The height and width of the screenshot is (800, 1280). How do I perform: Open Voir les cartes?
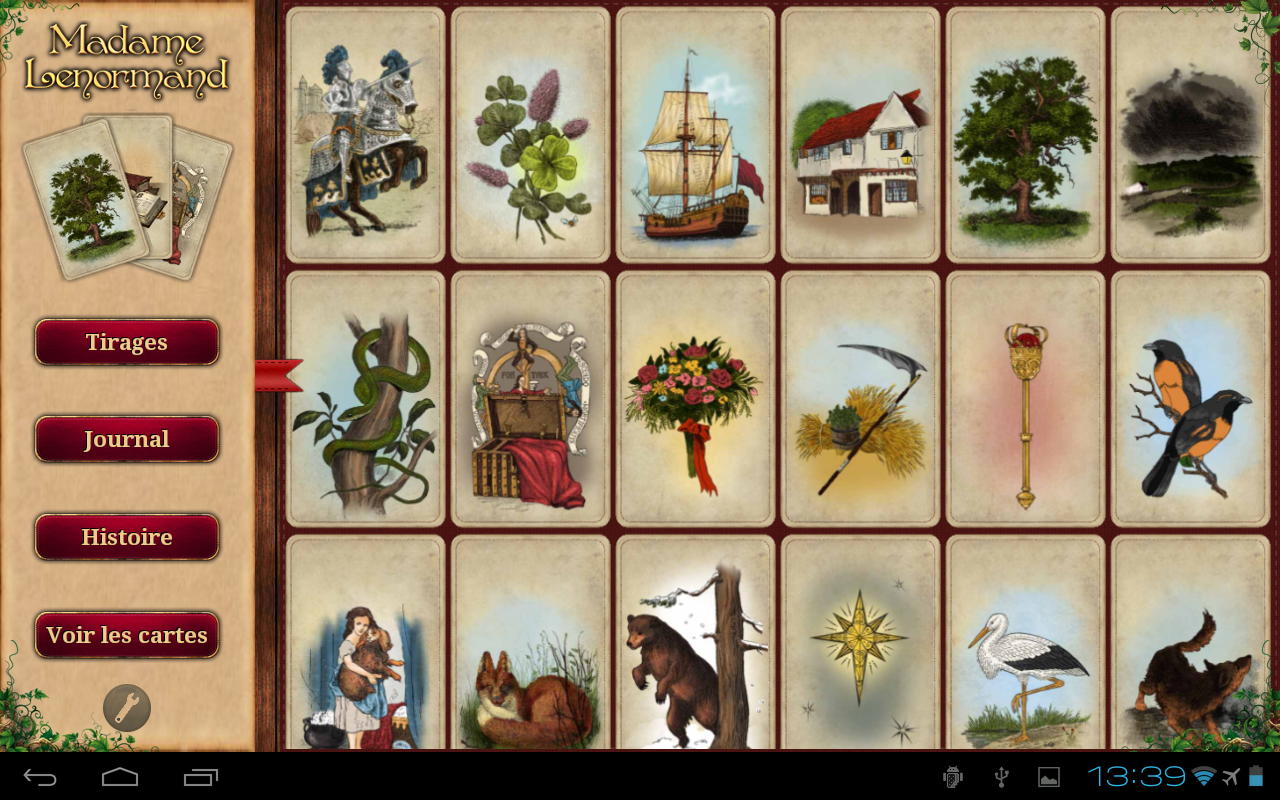(126, 634)
